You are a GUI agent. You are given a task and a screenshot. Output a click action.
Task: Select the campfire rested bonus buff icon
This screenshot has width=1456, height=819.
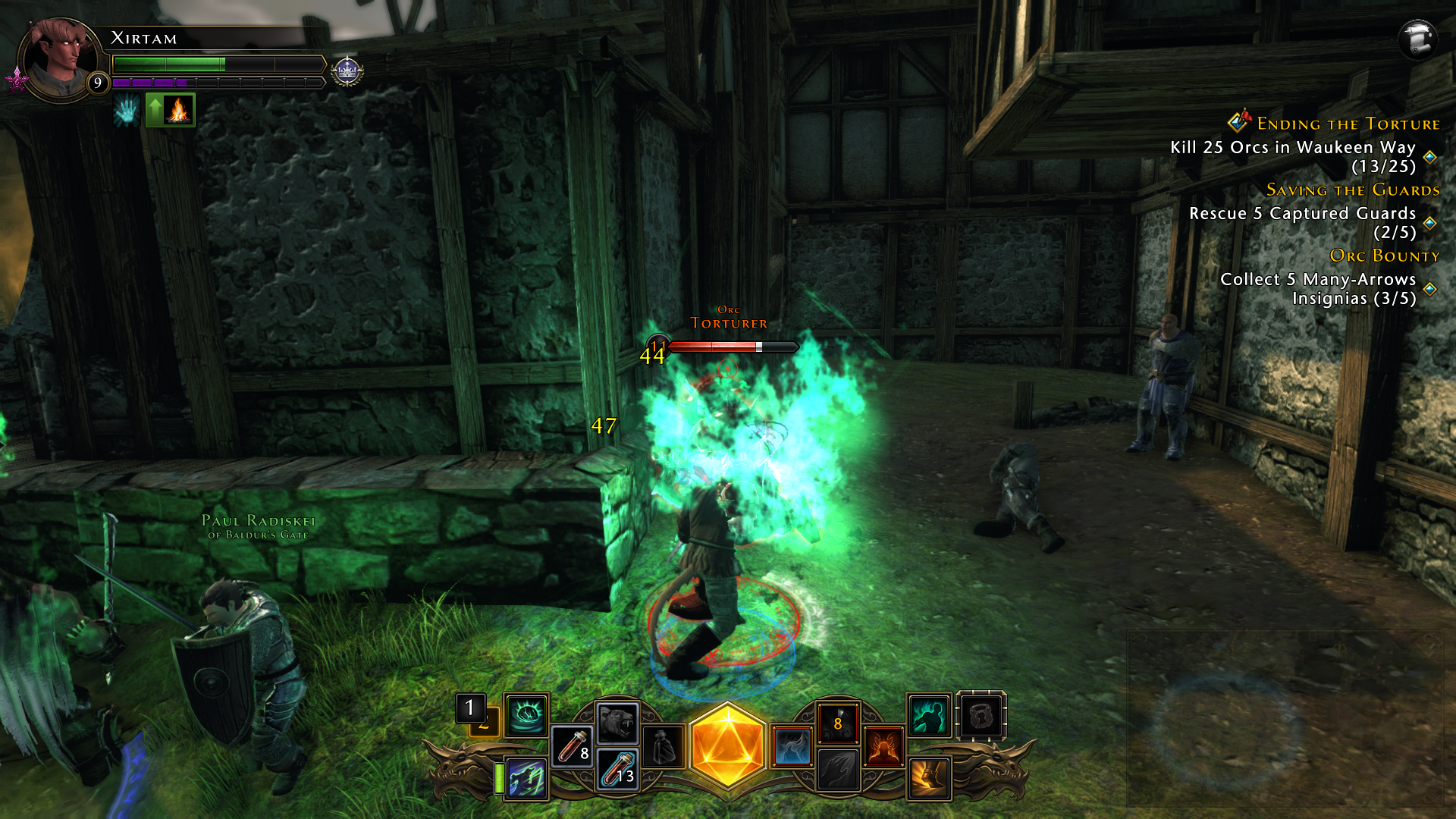pyautogui.click(x=177, y=111)
